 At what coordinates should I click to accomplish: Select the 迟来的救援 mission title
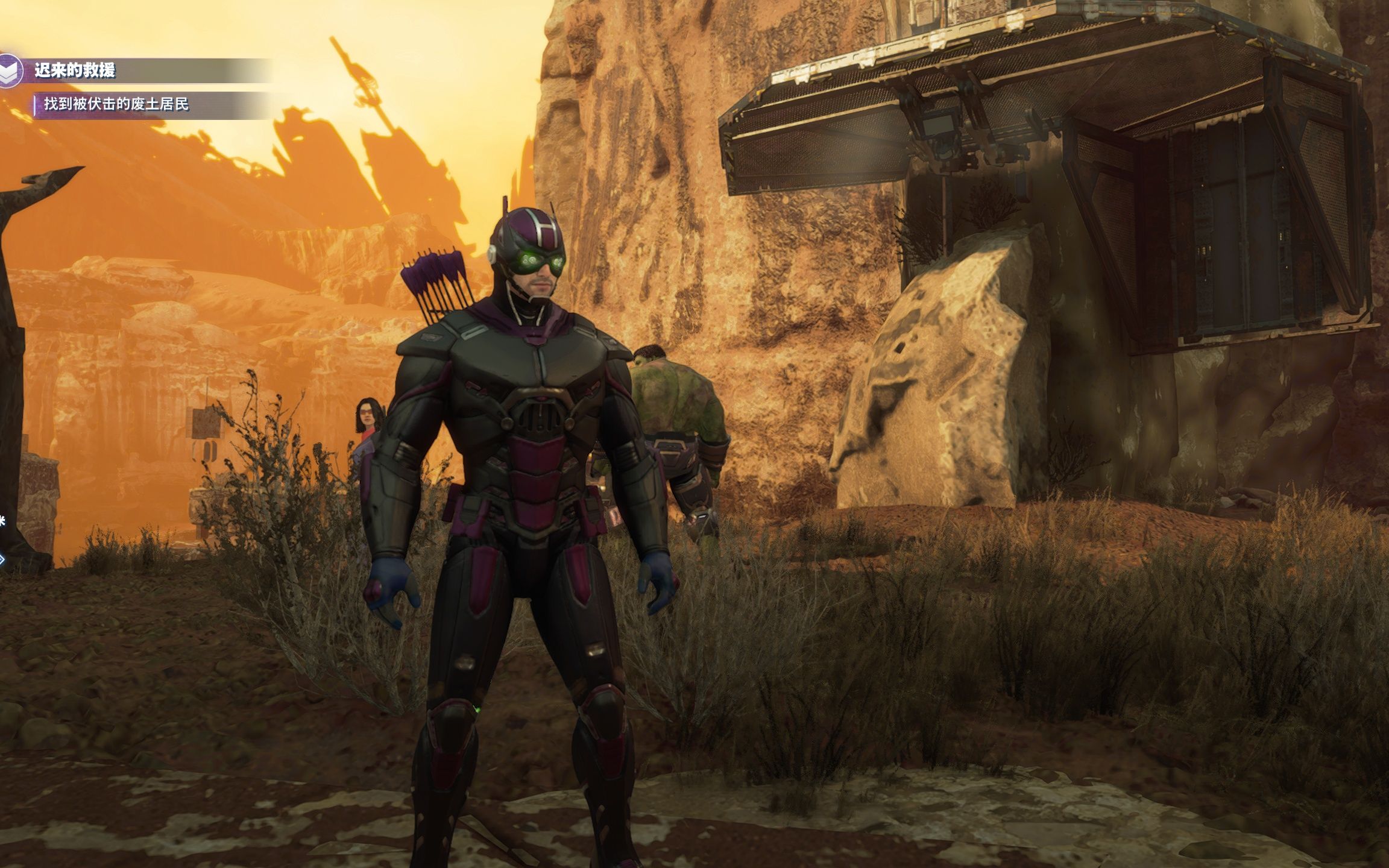(75, 71)
